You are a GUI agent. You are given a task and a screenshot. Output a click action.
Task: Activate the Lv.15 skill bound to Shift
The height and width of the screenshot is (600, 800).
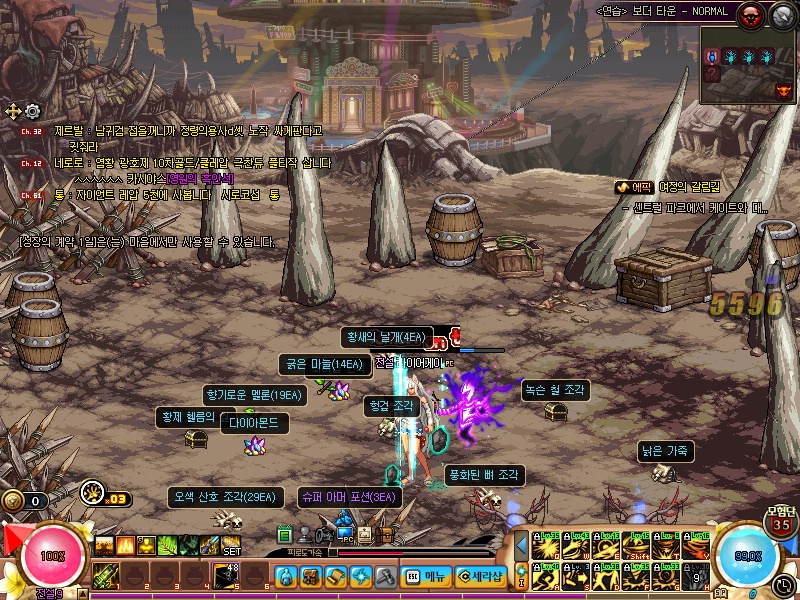pos(637,546)
